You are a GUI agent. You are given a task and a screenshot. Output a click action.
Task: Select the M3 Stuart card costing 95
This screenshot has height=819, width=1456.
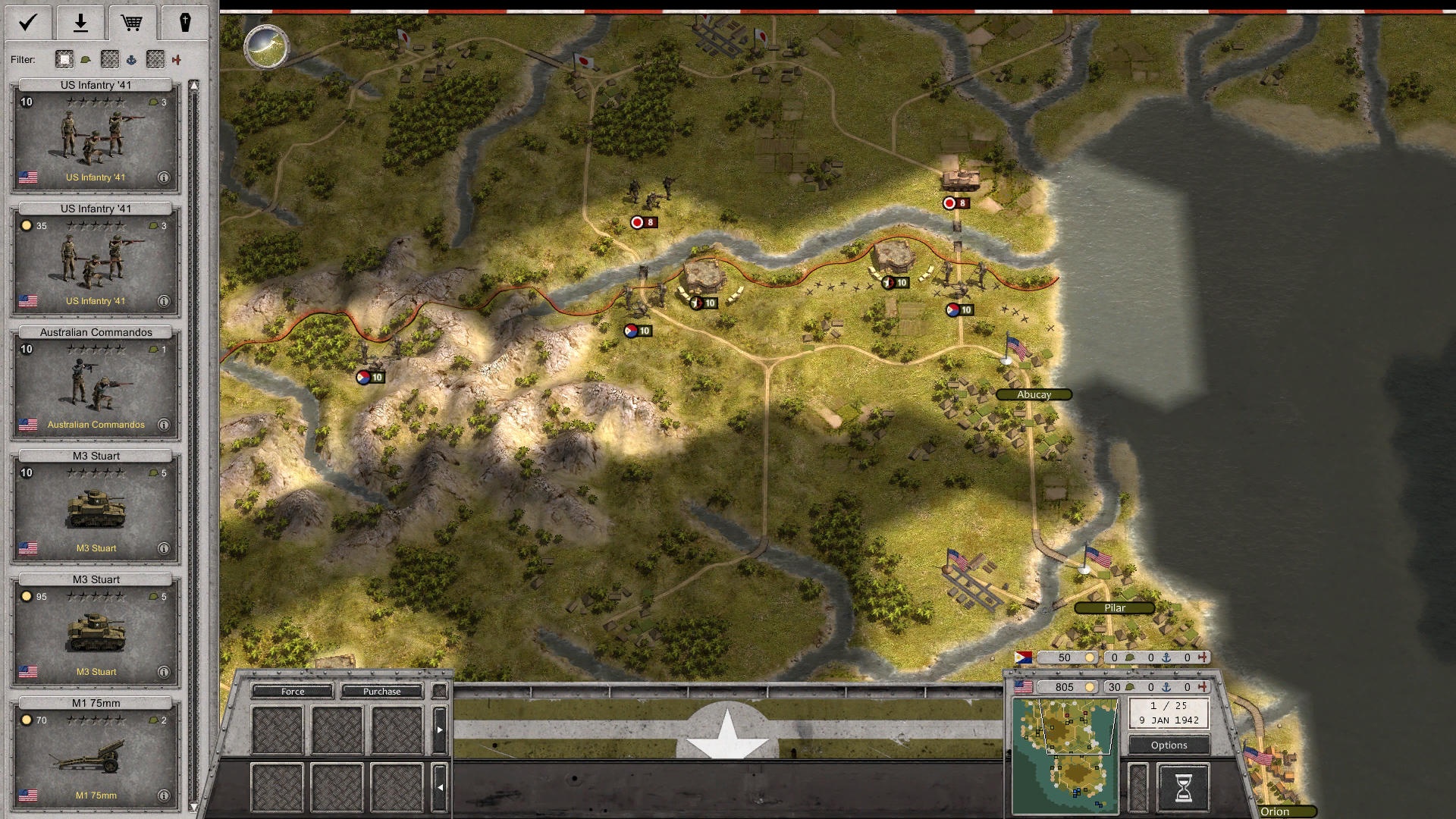(x=96, y=630)
